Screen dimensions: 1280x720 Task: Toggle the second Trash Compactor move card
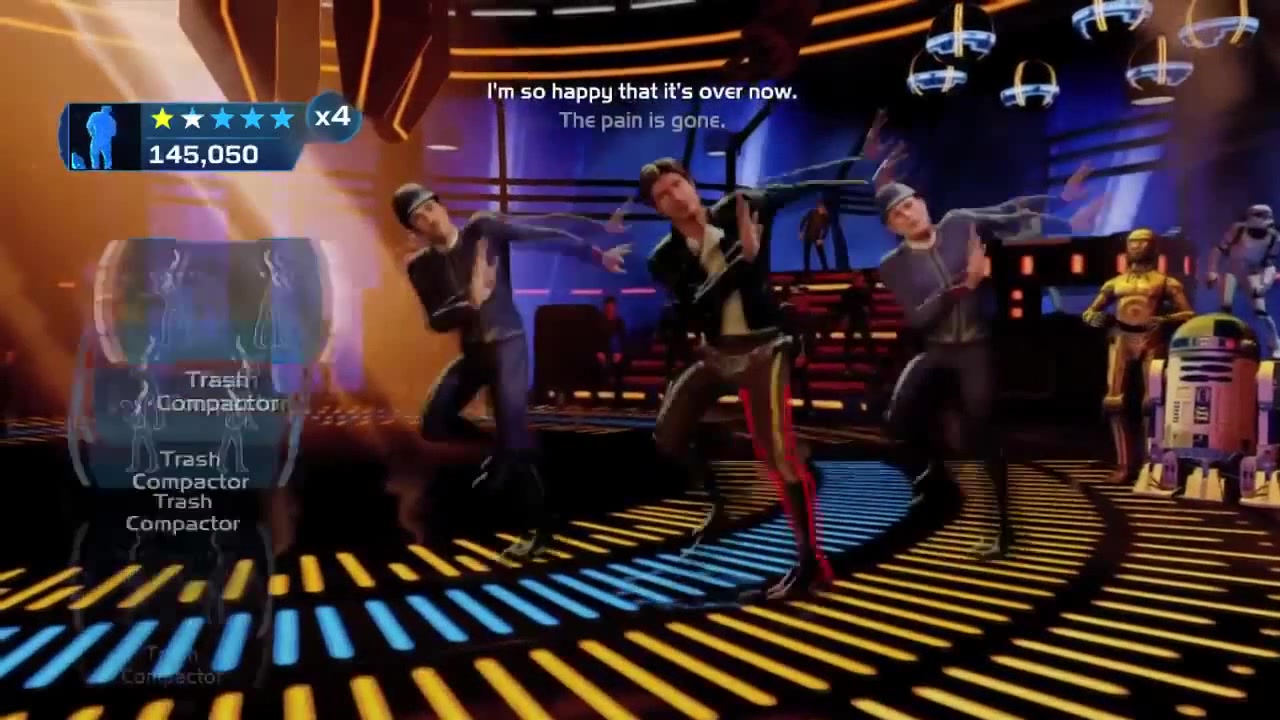[x=190, y=470]
